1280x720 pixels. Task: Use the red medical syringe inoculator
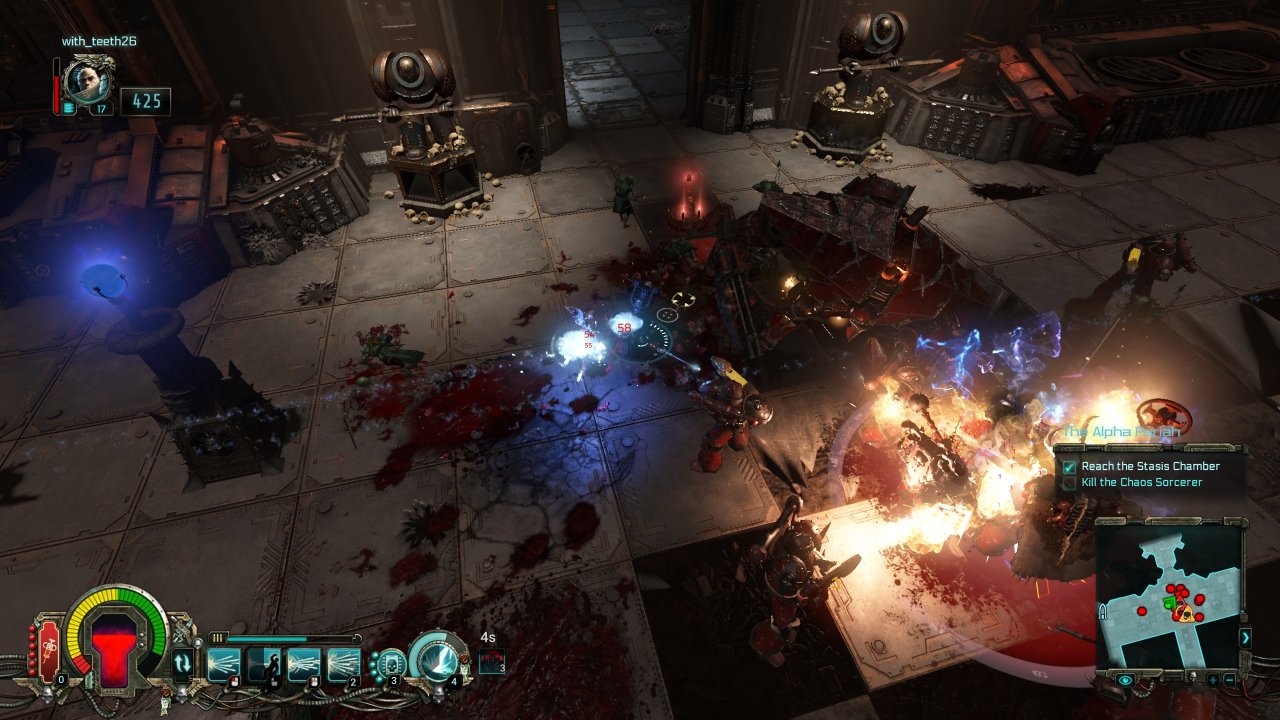tap(47, 651)
